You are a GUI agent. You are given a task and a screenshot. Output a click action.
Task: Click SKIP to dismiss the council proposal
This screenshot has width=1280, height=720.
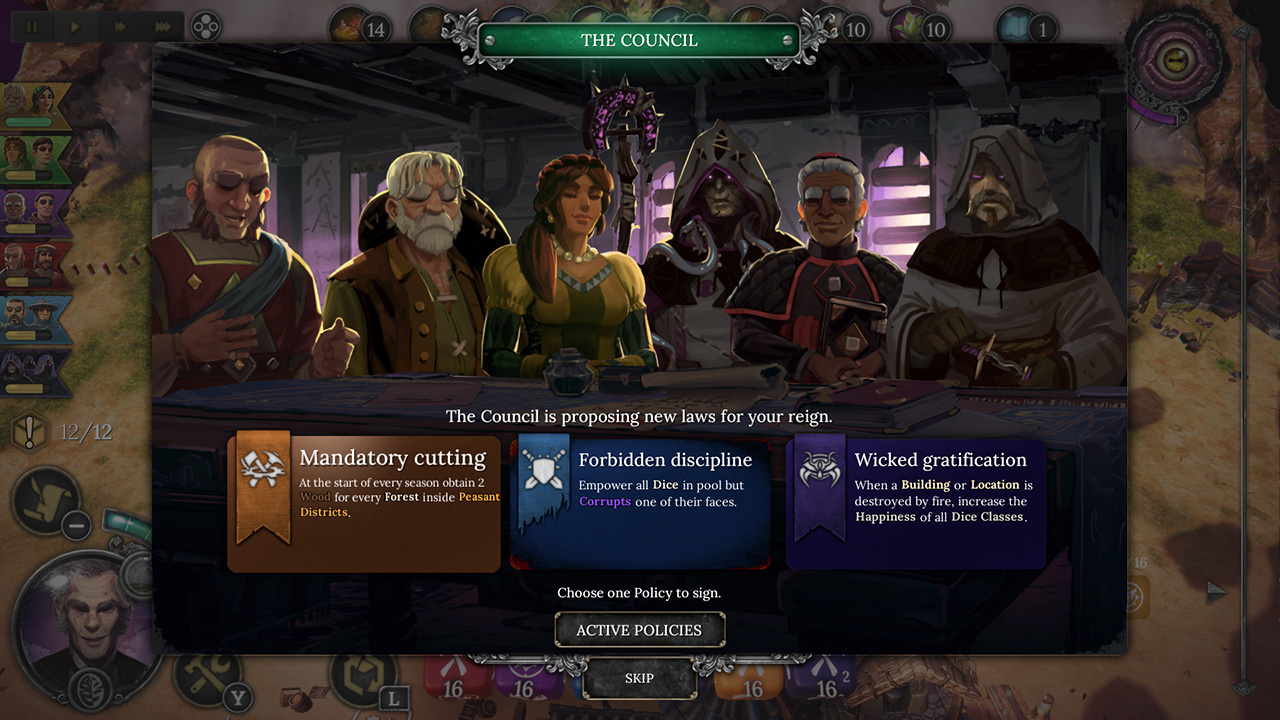tap(639, 677)
